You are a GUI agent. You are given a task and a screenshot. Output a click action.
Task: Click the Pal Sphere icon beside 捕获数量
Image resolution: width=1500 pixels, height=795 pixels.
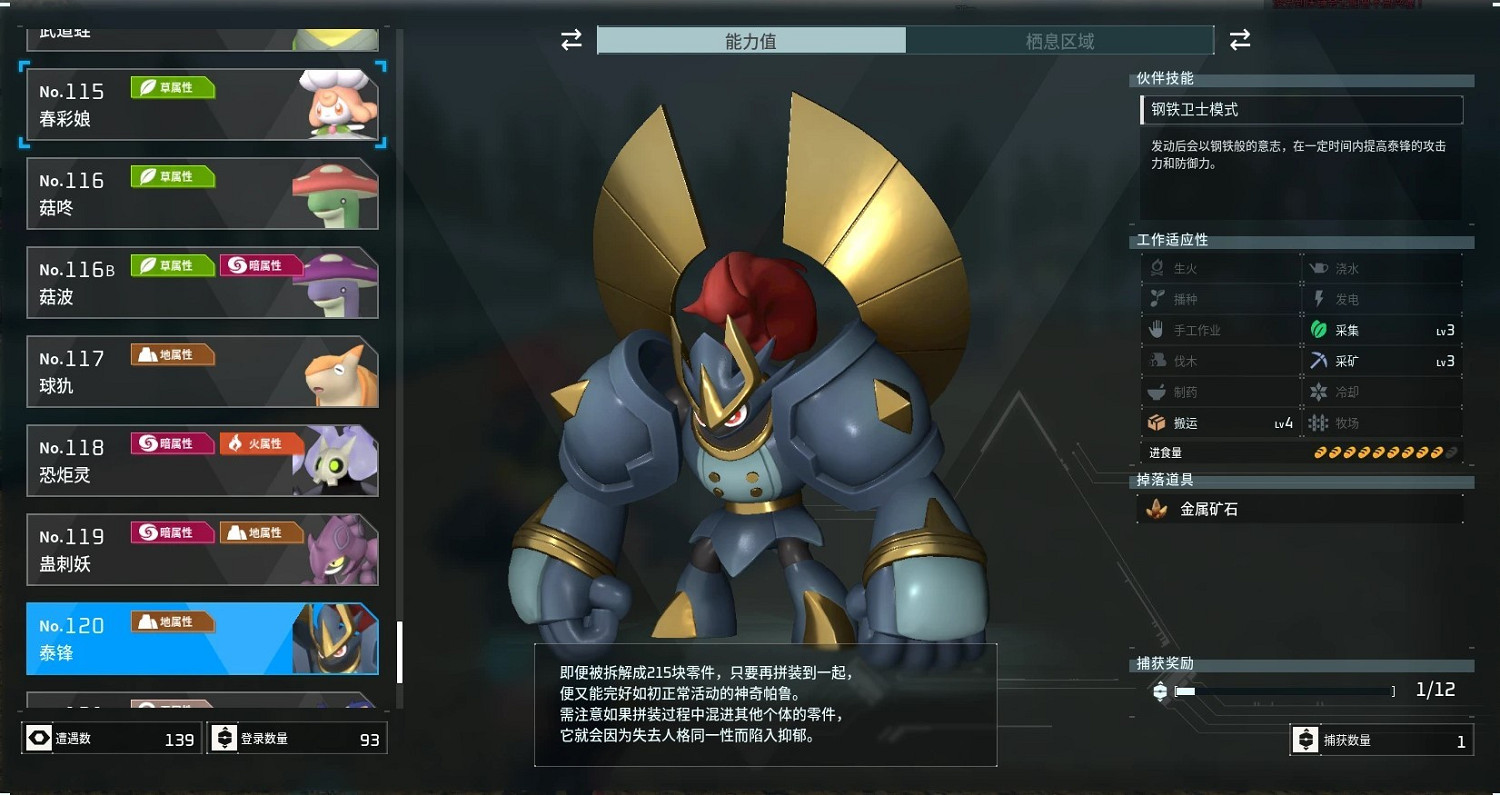(x=1305, y=740)
